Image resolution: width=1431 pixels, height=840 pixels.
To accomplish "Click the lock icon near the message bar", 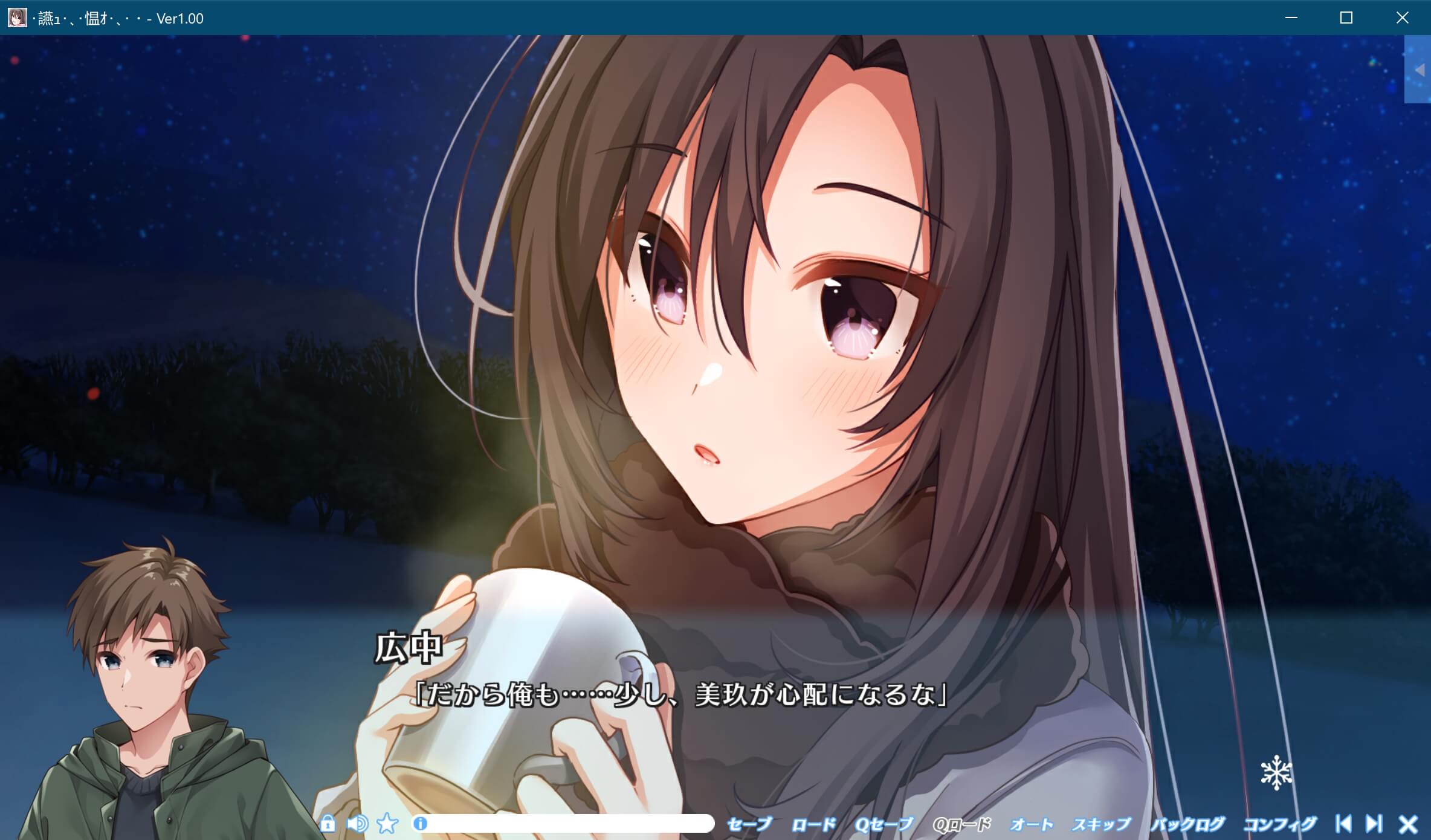I will (329, 824).
